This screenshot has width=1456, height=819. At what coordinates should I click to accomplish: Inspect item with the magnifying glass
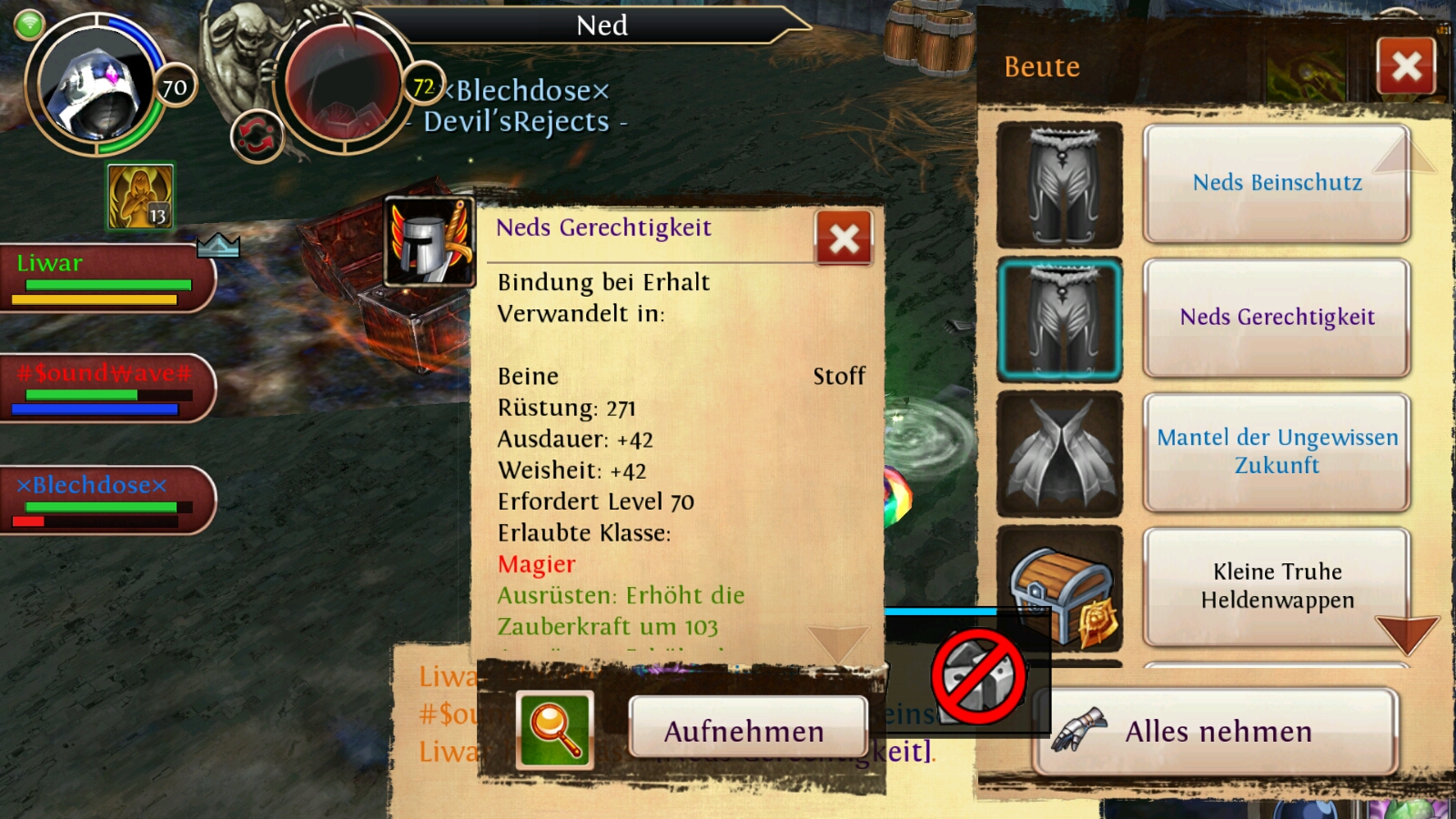pos(554,728)
